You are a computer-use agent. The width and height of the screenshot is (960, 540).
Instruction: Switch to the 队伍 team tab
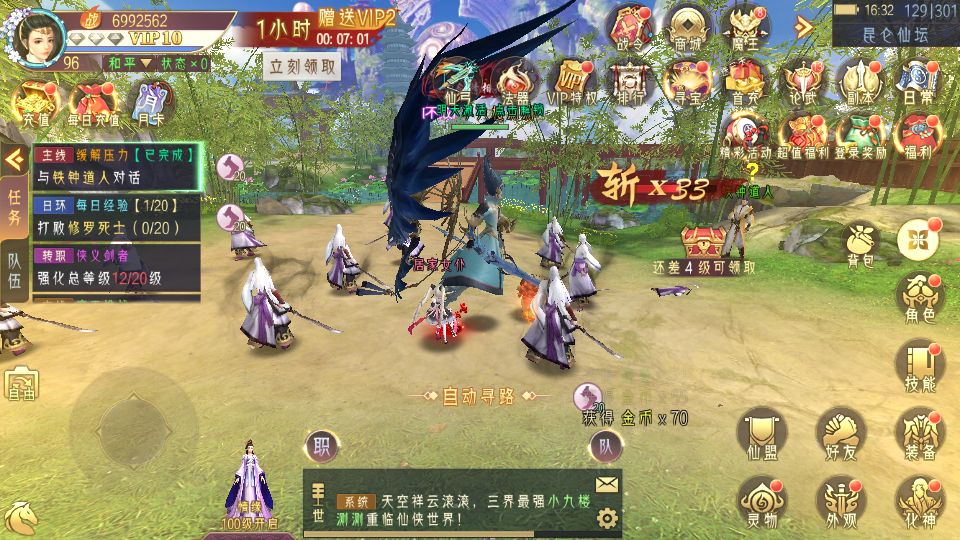pyautogui.click(x=15, y=268)
